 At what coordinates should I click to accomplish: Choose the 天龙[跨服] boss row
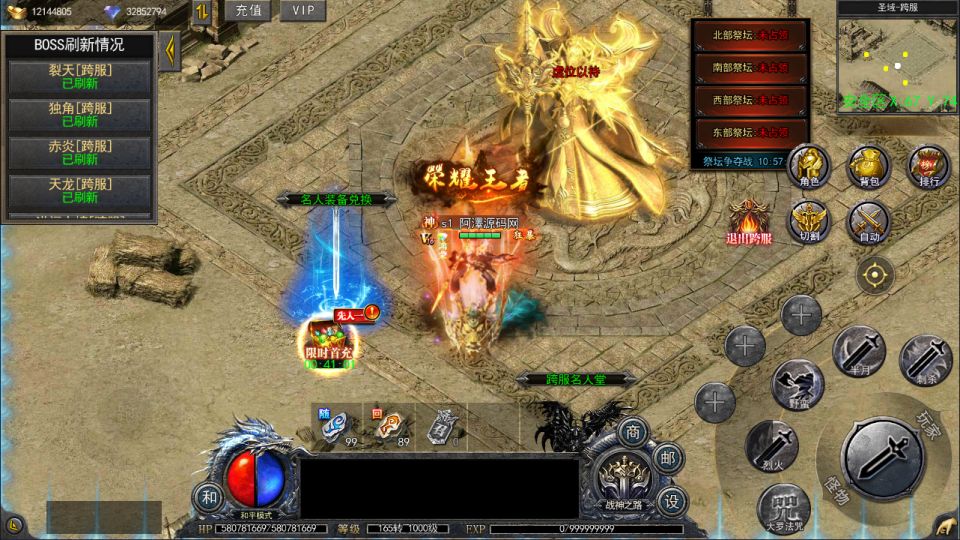click(x=80, y=191)
